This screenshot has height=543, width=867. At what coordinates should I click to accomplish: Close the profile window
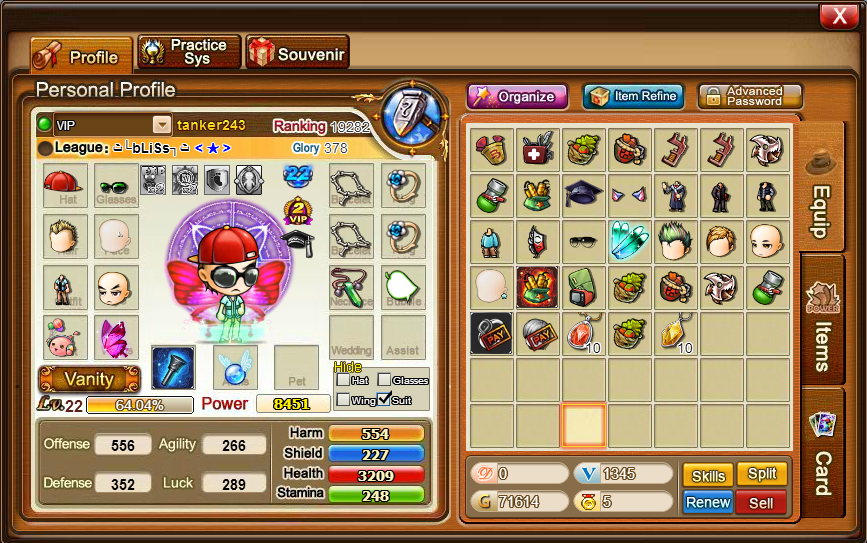(x=834, y=15)
